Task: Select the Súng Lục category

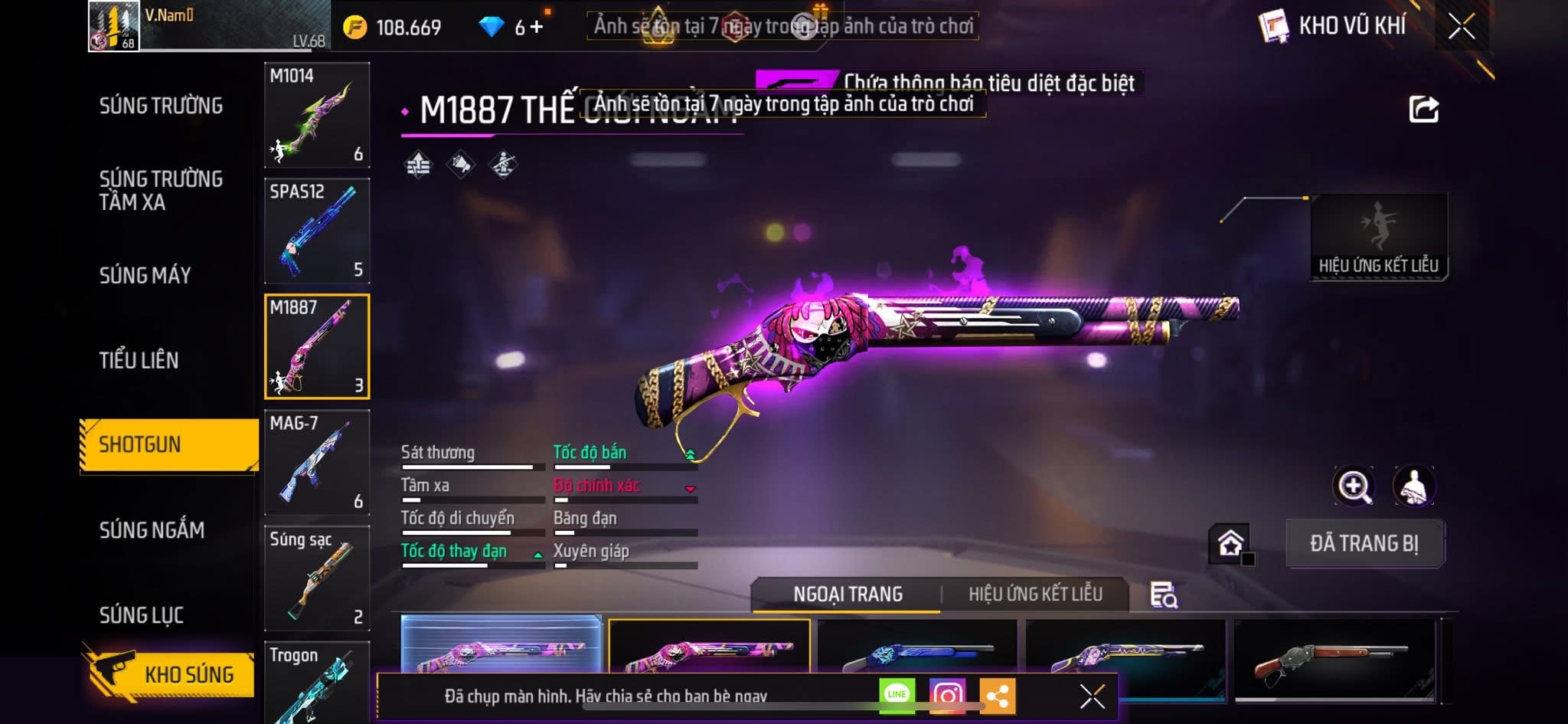Action: click(x=142, y=614)
